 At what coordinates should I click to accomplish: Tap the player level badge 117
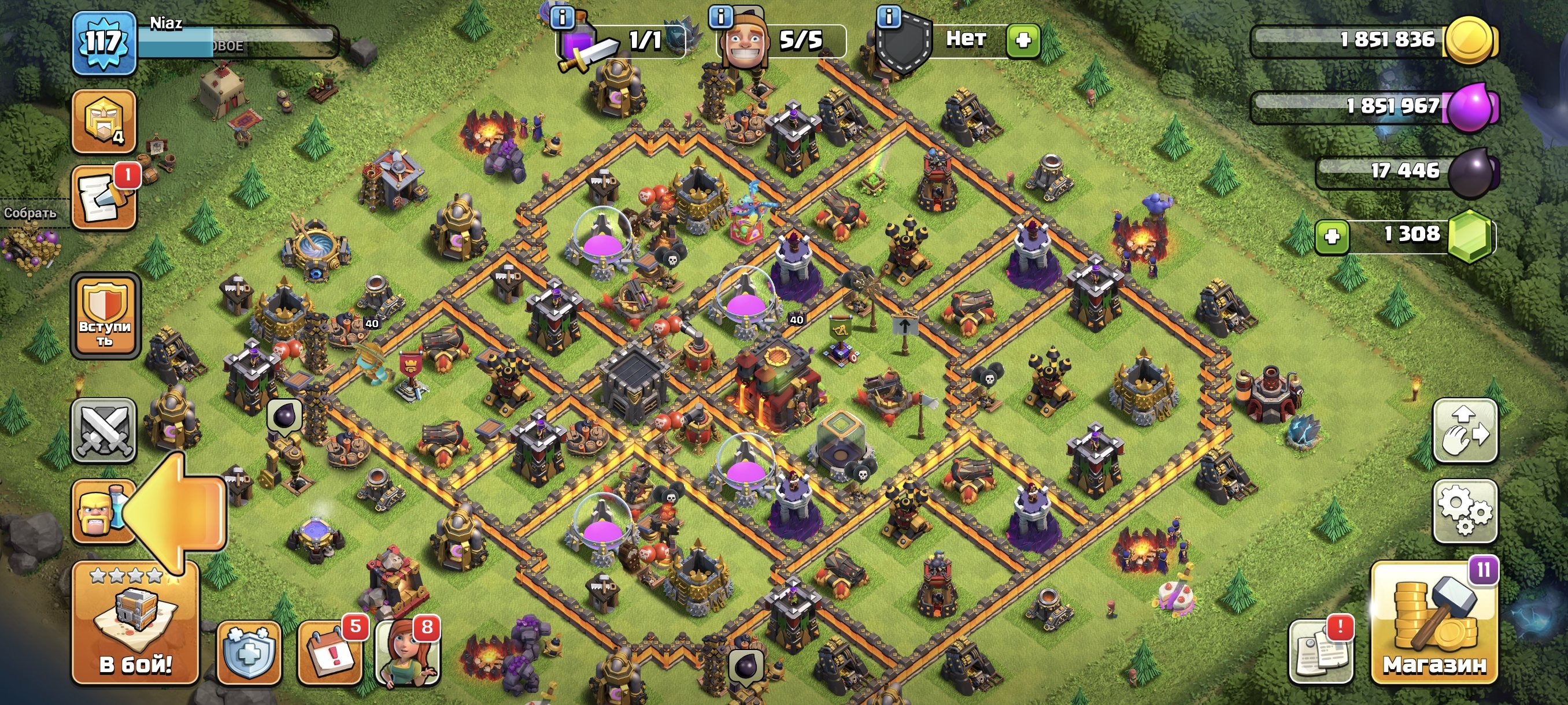[103, 42]
